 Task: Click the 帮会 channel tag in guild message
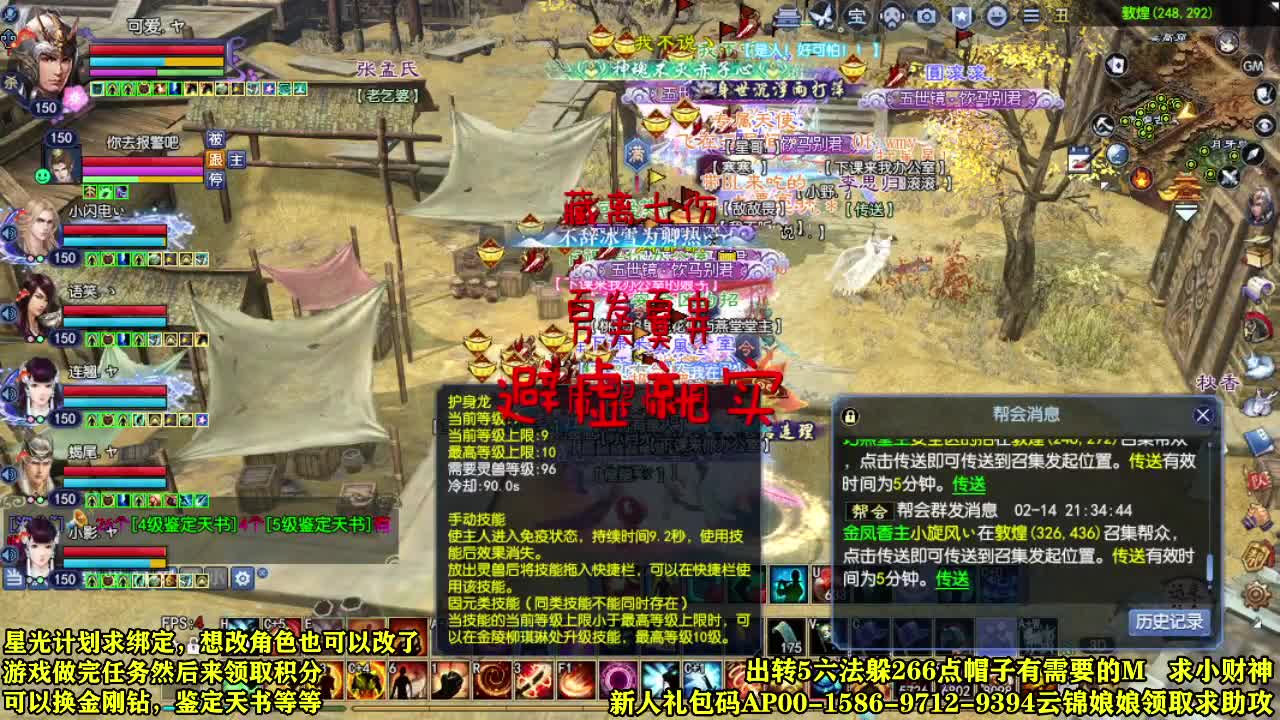[x=868, y=510]
